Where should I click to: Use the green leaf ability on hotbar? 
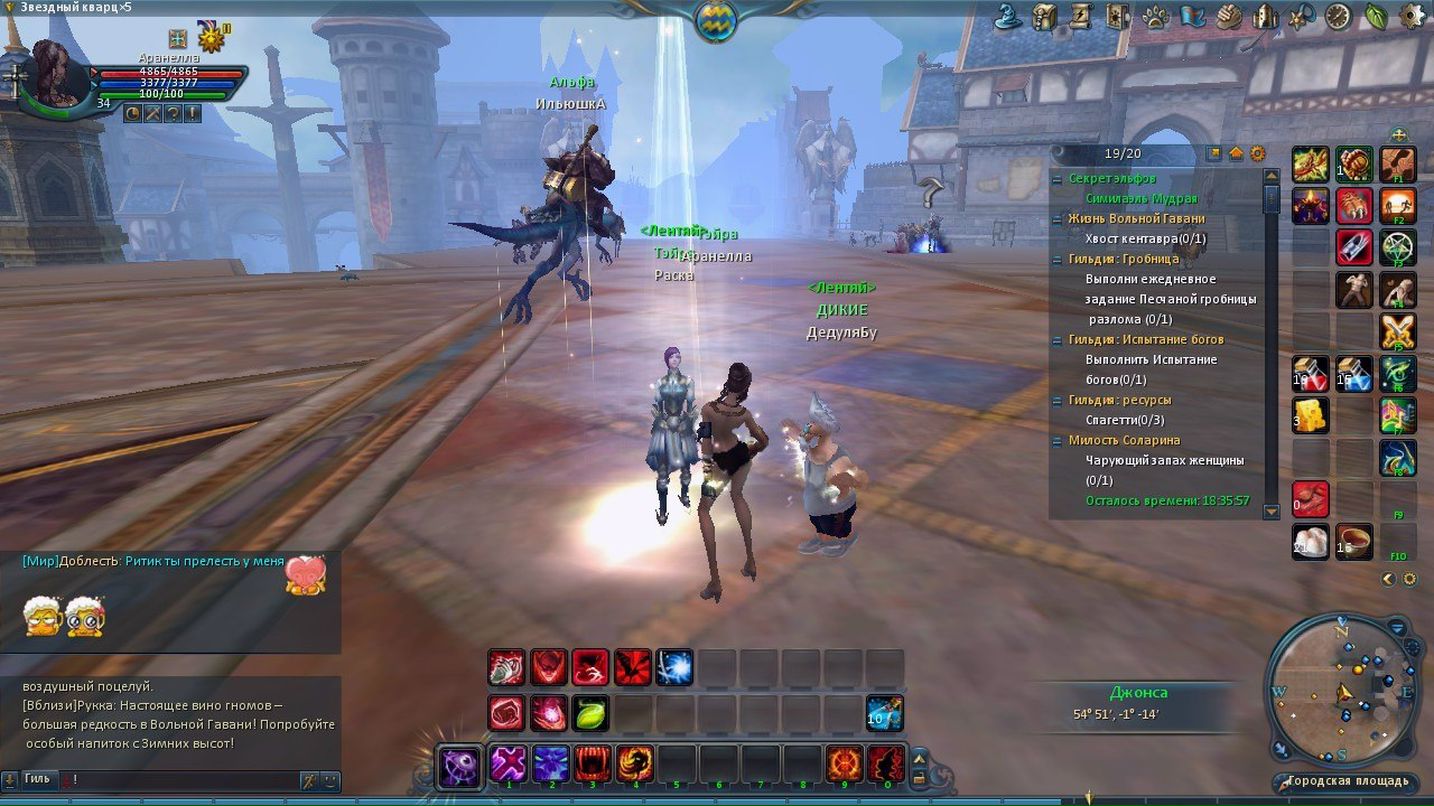pos(591,713)
